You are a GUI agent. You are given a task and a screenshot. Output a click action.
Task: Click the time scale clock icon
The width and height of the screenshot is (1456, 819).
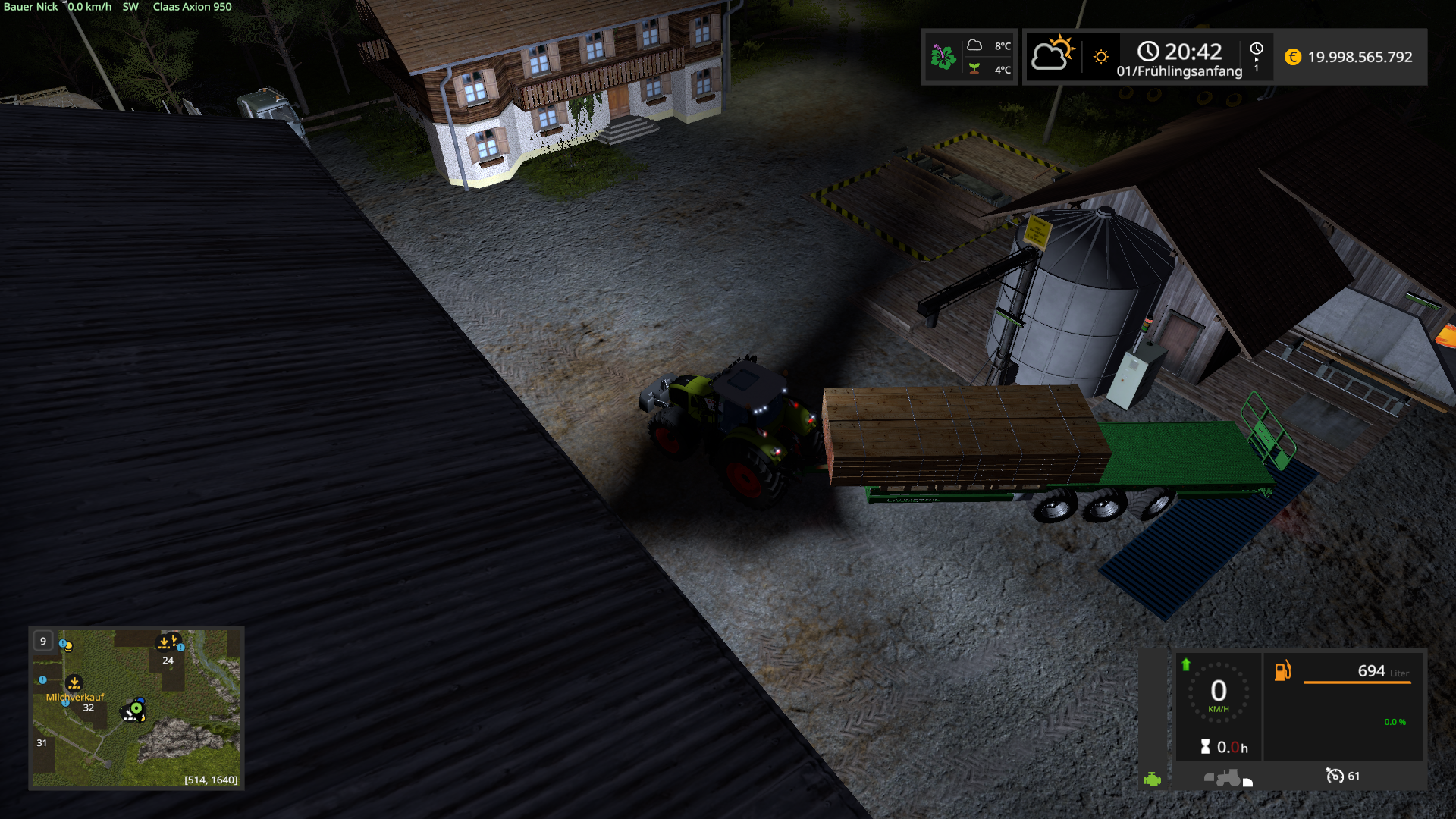click(1257, 49)
